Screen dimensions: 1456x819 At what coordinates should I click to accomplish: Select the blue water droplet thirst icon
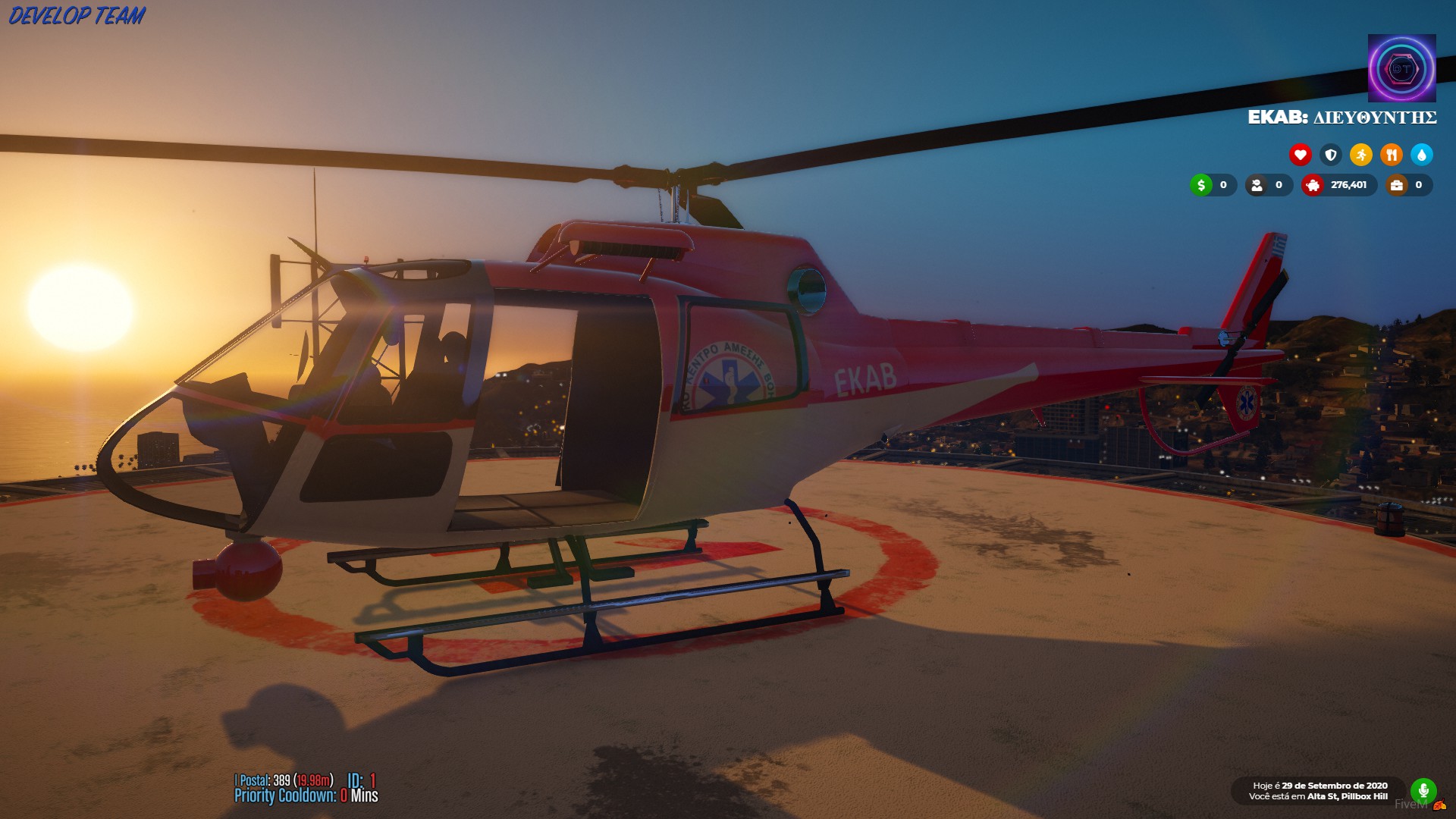coord(1421,154)
